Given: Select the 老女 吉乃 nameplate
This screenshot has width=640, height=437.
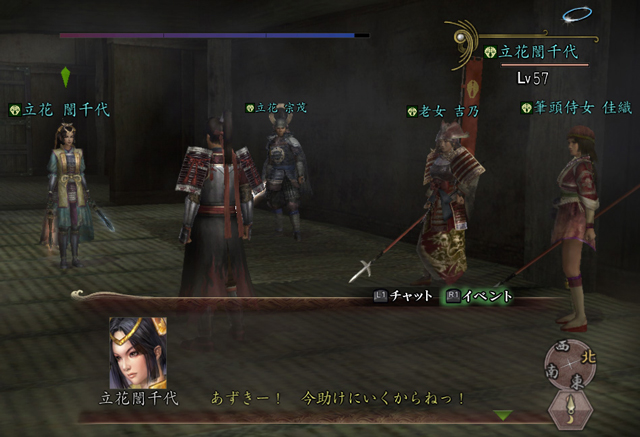Looking at the screenshot, I should [x=443, y=111].
